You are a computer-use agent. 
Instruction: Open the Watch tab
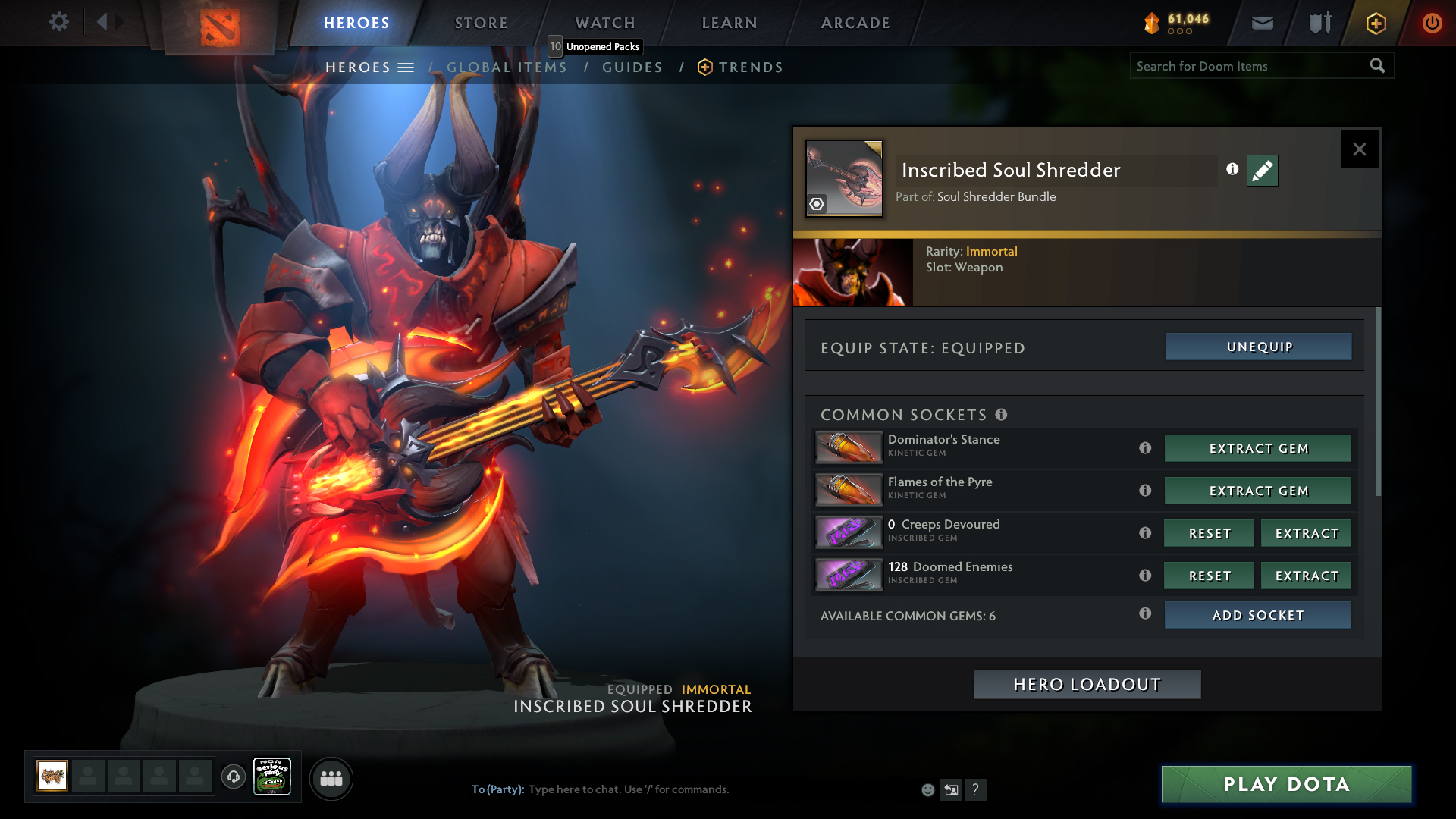pyautogui.click(x=605, y=23)
